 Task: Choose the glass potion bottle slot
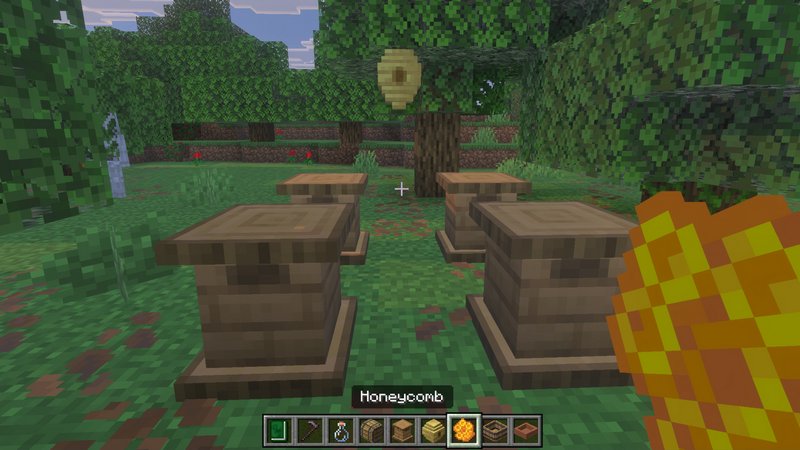coord(340,430)
